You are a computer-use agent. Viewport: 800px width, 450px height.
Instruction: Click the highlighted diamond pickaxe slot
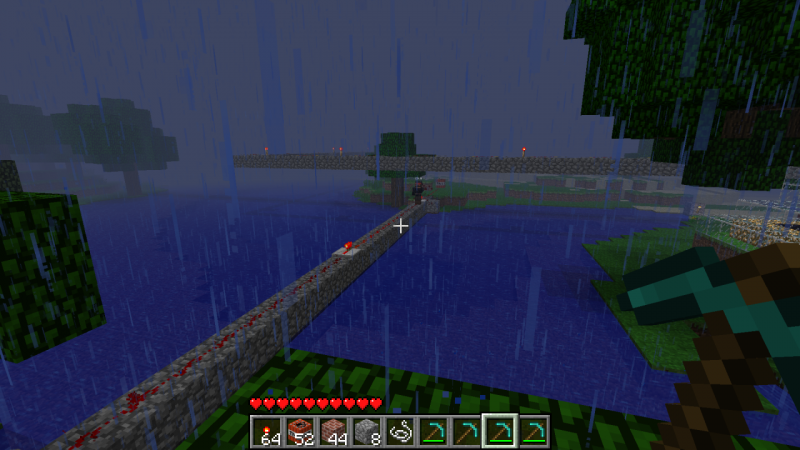pos(499,431)
